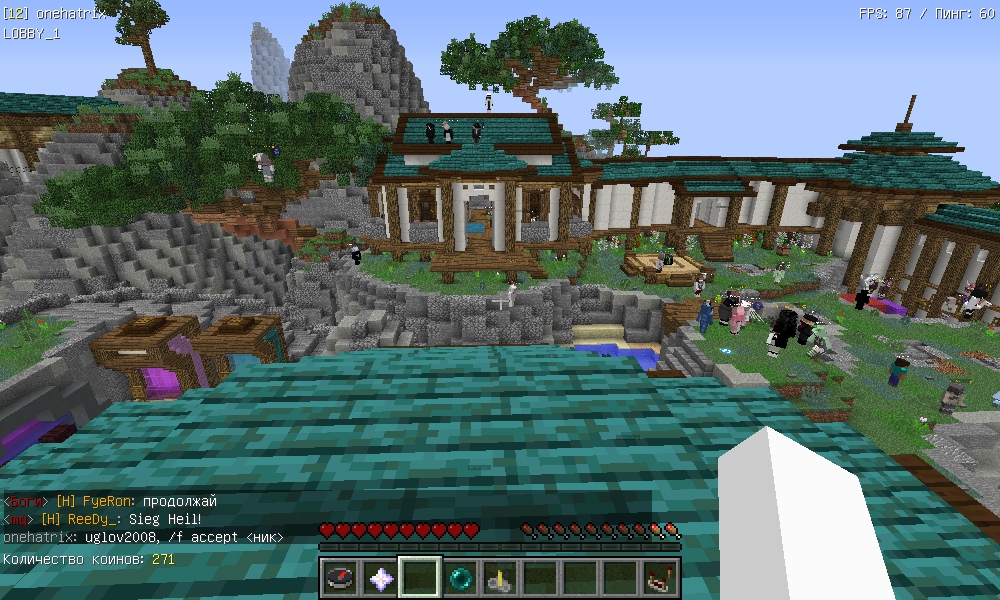
Task: Select the compass hotbar slot
Action: (x=340, y=578)
